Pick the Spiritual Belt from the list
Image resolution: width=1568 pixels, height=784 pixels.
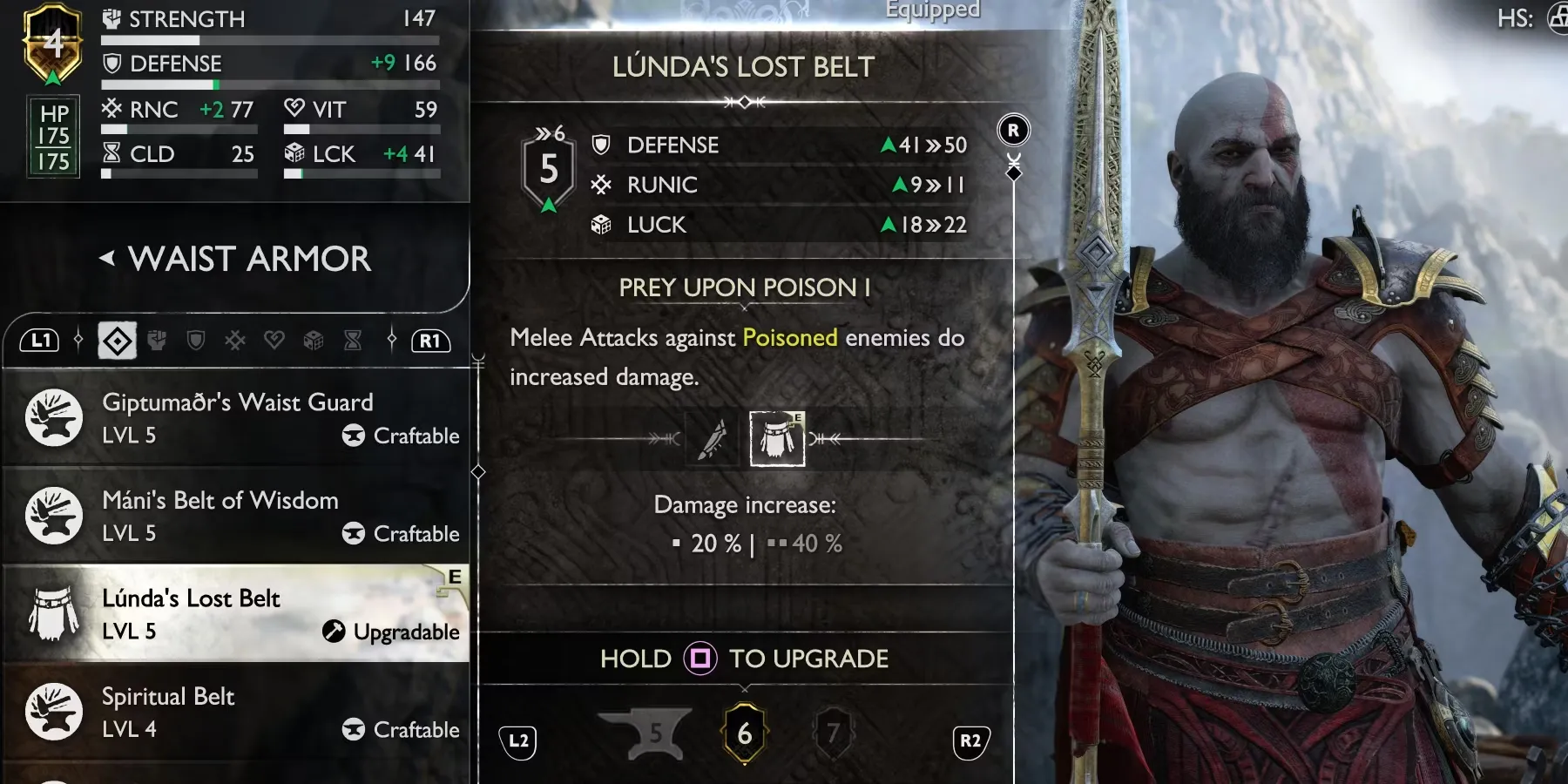click(x=237, y=713)
